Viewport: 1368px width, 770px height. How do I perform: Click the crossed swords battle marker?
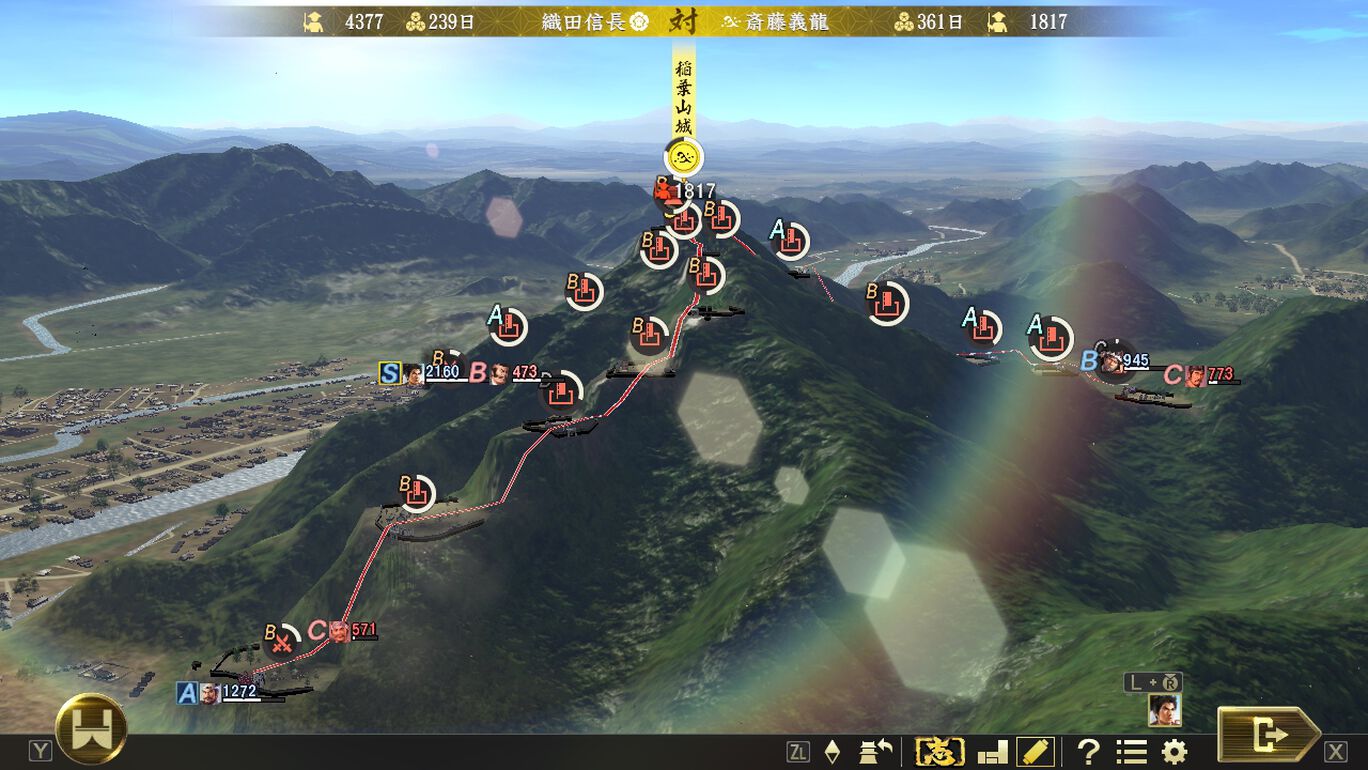coord(285,640)
